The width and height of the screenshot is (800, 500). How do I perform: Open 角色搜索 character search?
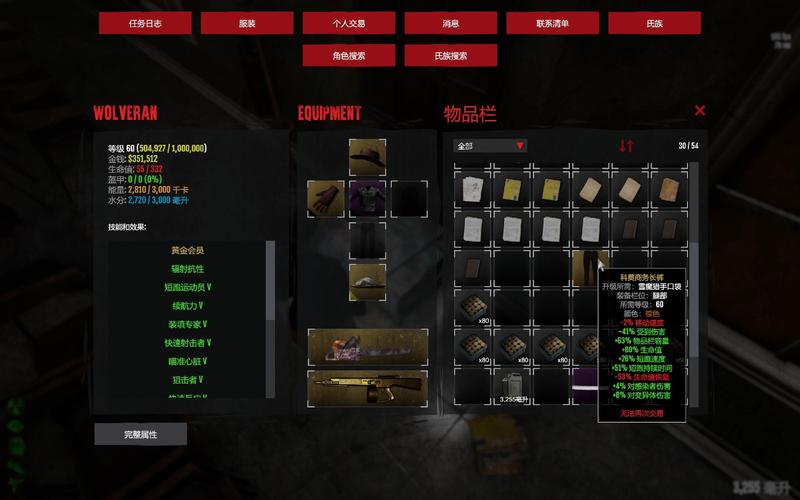349,56
